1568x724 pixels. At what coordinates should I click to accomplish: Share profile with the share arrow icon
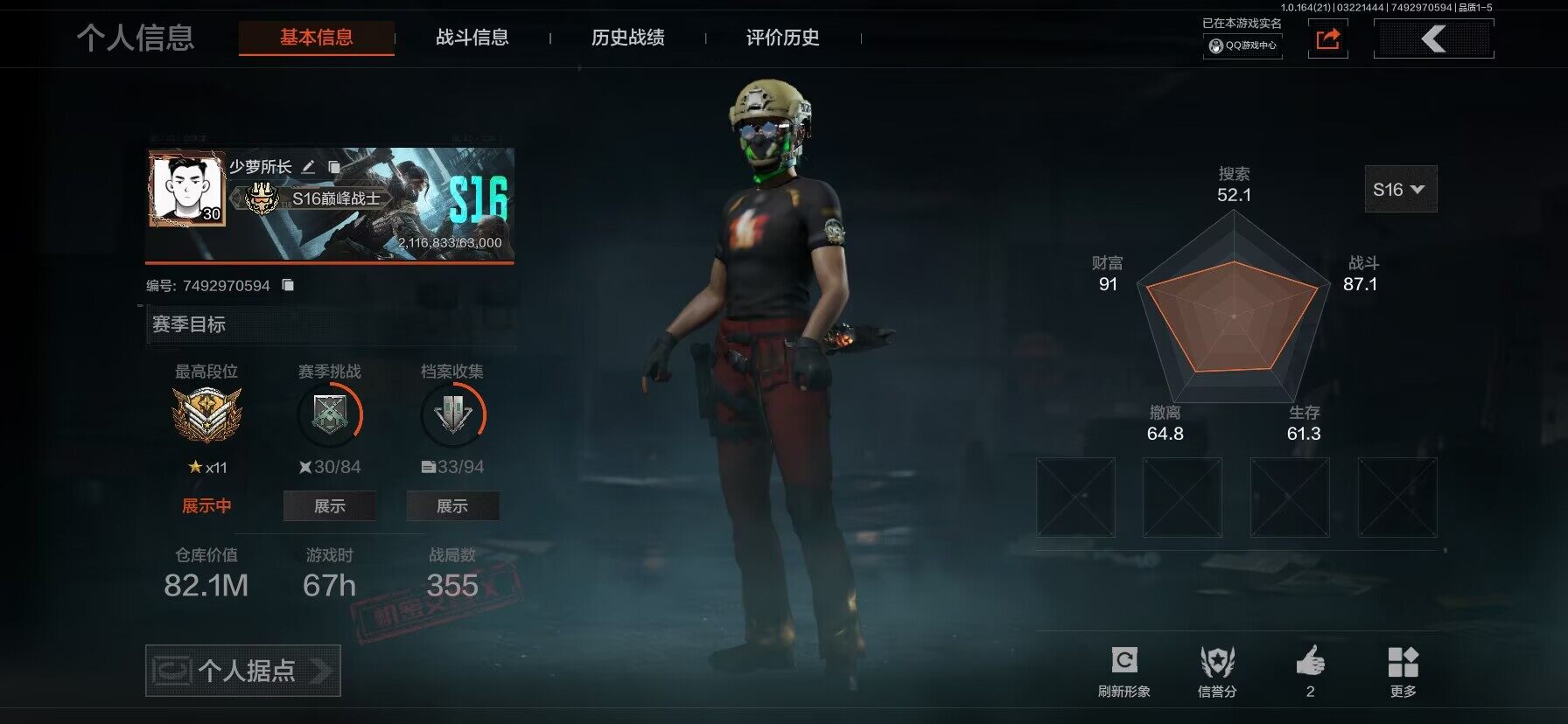[x=1327, y=39]
